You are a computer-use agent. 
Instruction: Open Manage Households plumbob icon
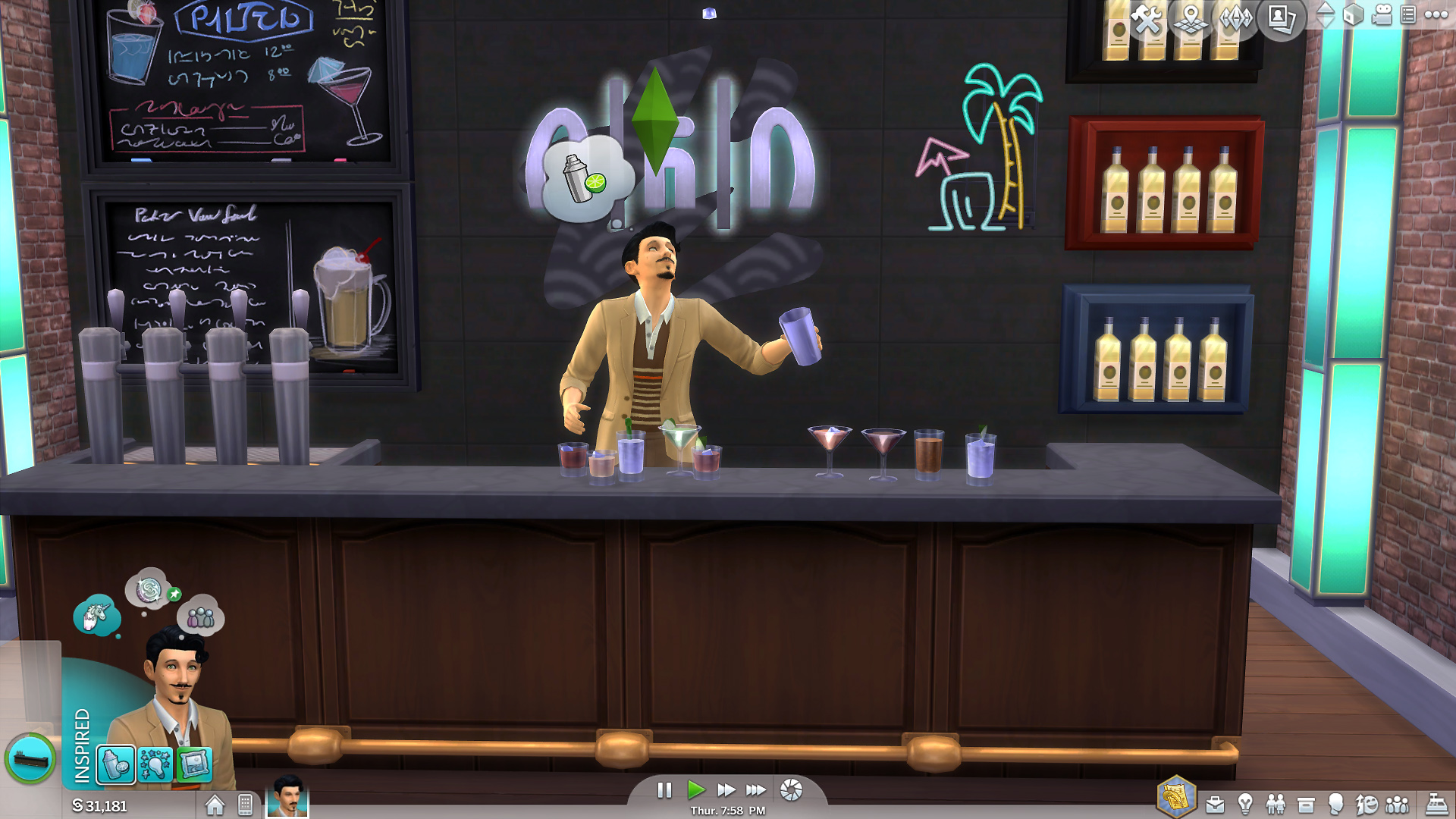point(1236,18)
